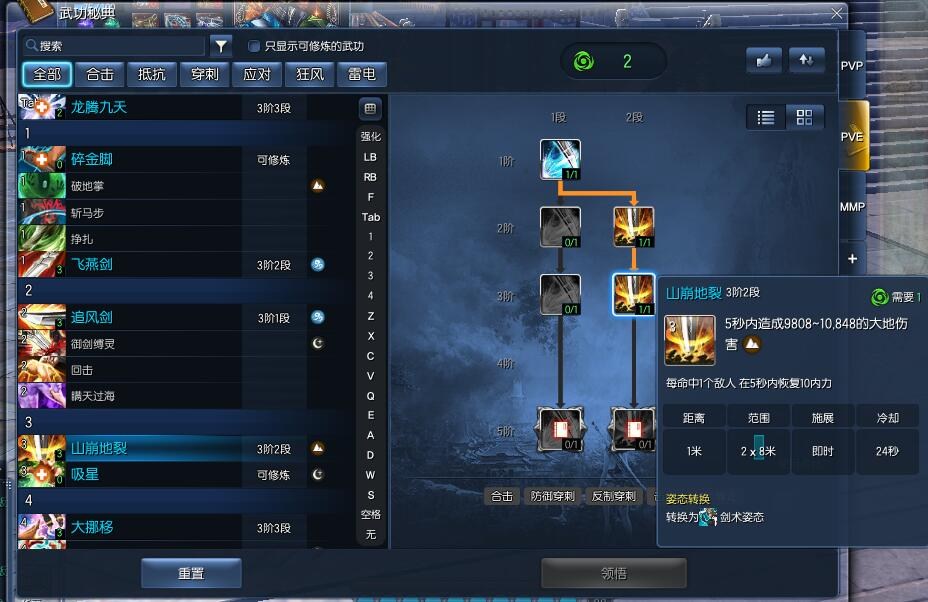
Task: Click the thumbs-up recommend button
Action: point(764,60)
